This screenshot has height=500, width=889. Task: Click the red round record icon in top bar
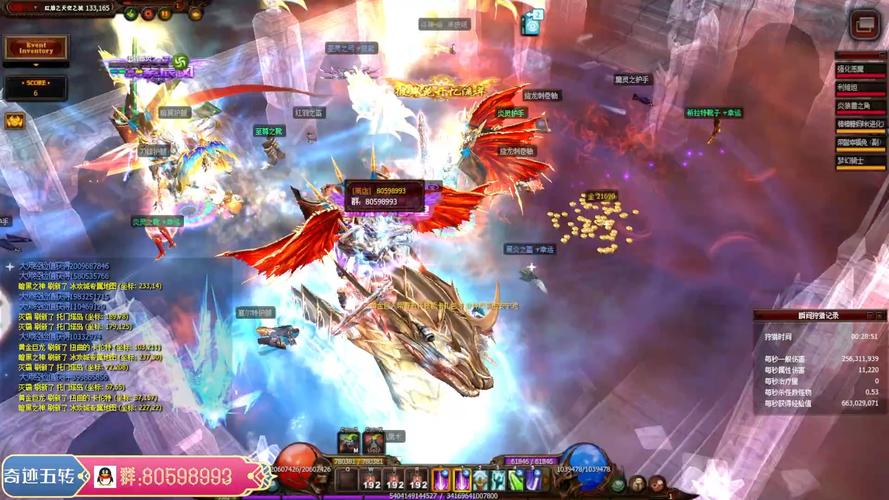[147, 13]
